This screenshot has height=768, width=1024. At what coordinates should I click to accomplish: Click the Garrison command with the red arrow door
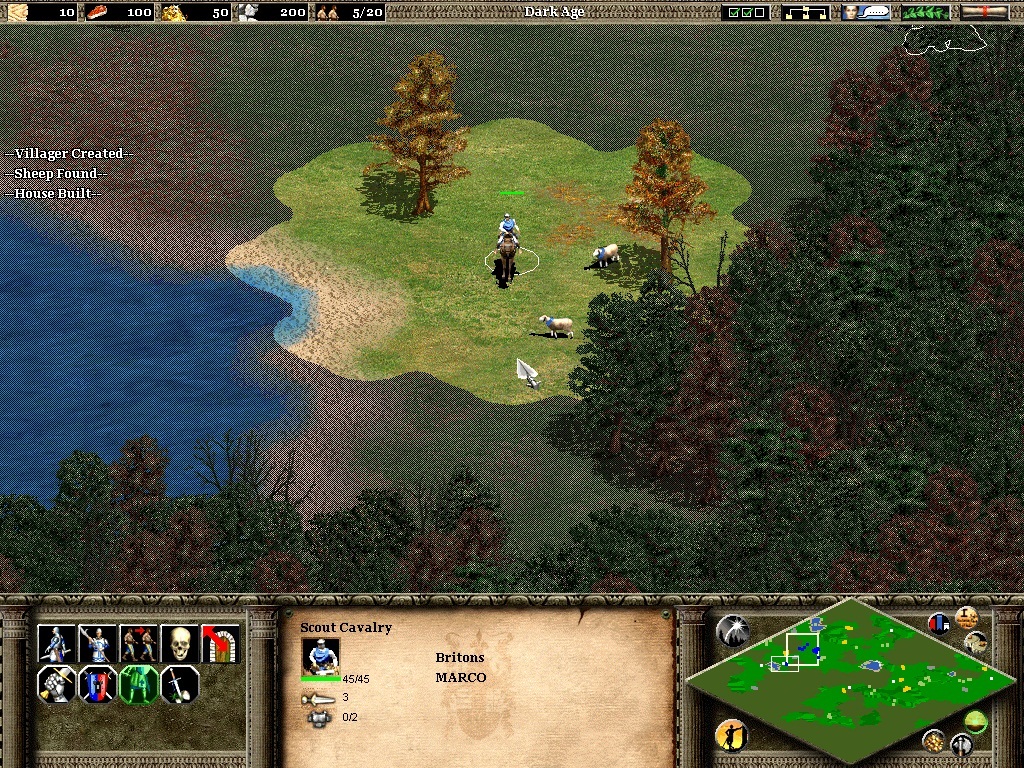click(220, 643)
